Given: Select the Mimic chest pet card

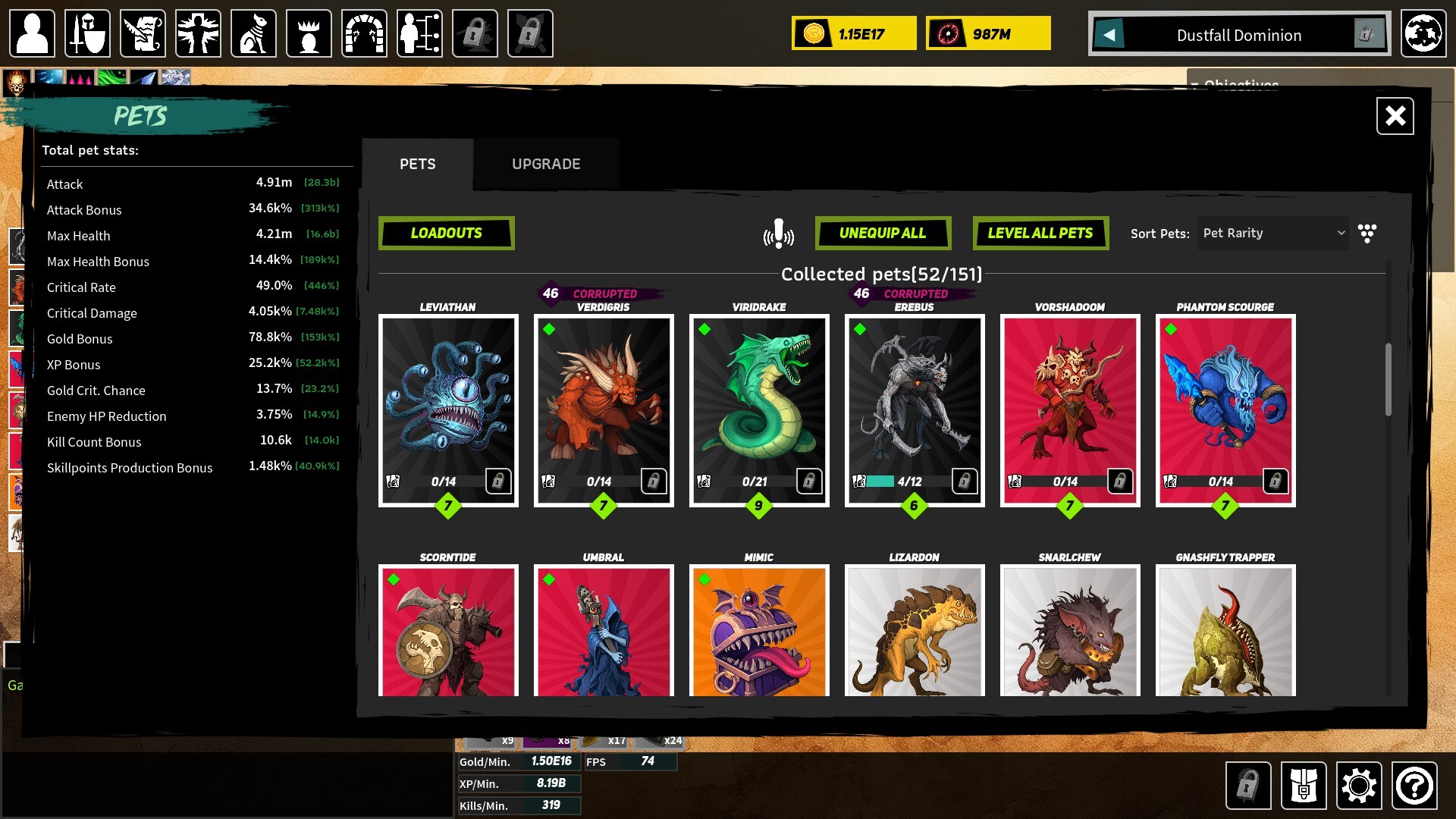Looking at the screenshot, I should coord(759,631).
